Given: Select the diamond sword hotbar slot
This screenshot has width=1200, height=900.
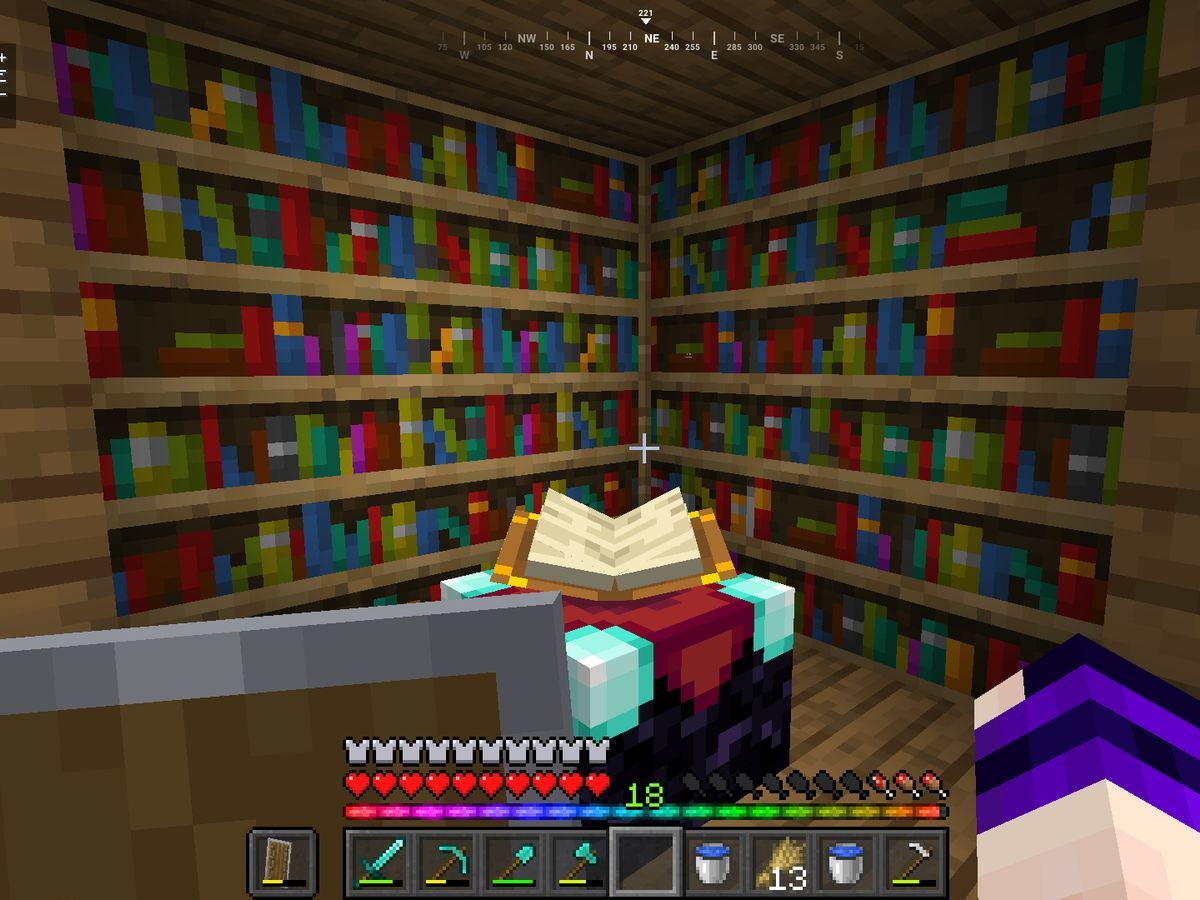Looking at the screenshot, I should point(378,861).
